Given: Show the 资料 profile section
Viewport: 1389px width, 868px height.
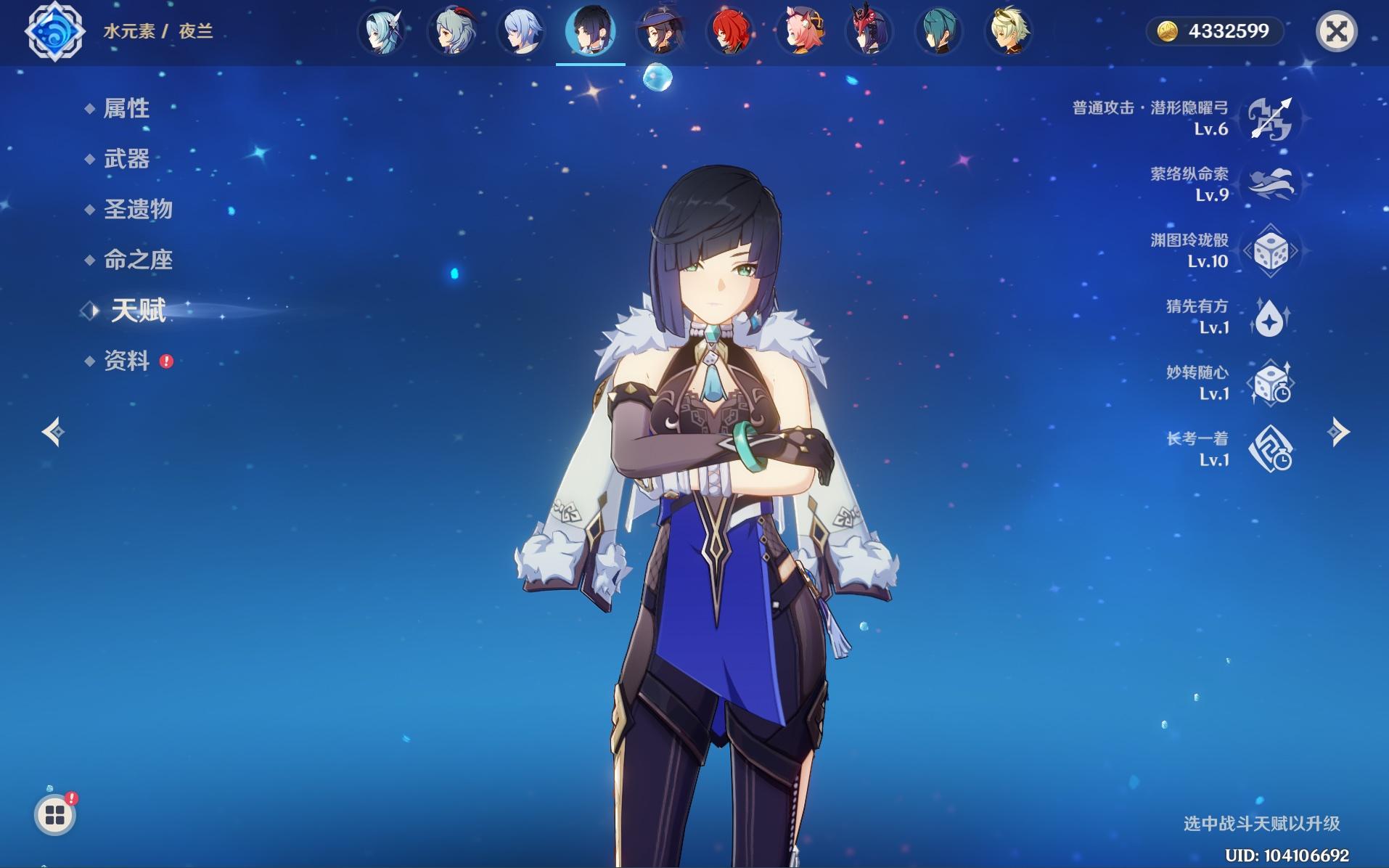Looking at the screenshot, I should coord(126,361).
